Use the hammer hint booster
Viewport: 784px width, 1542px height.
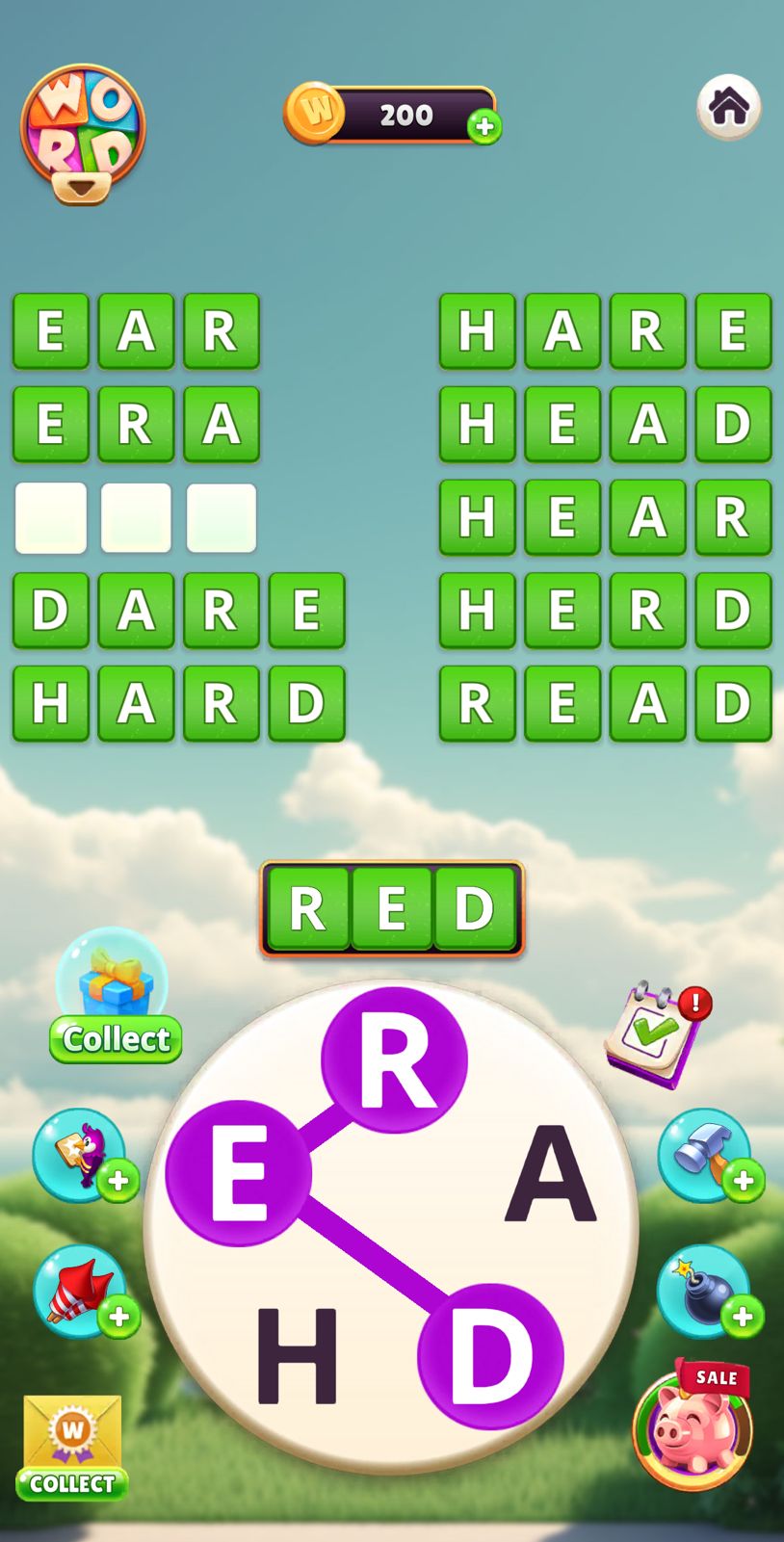[x=706, y=1155]
